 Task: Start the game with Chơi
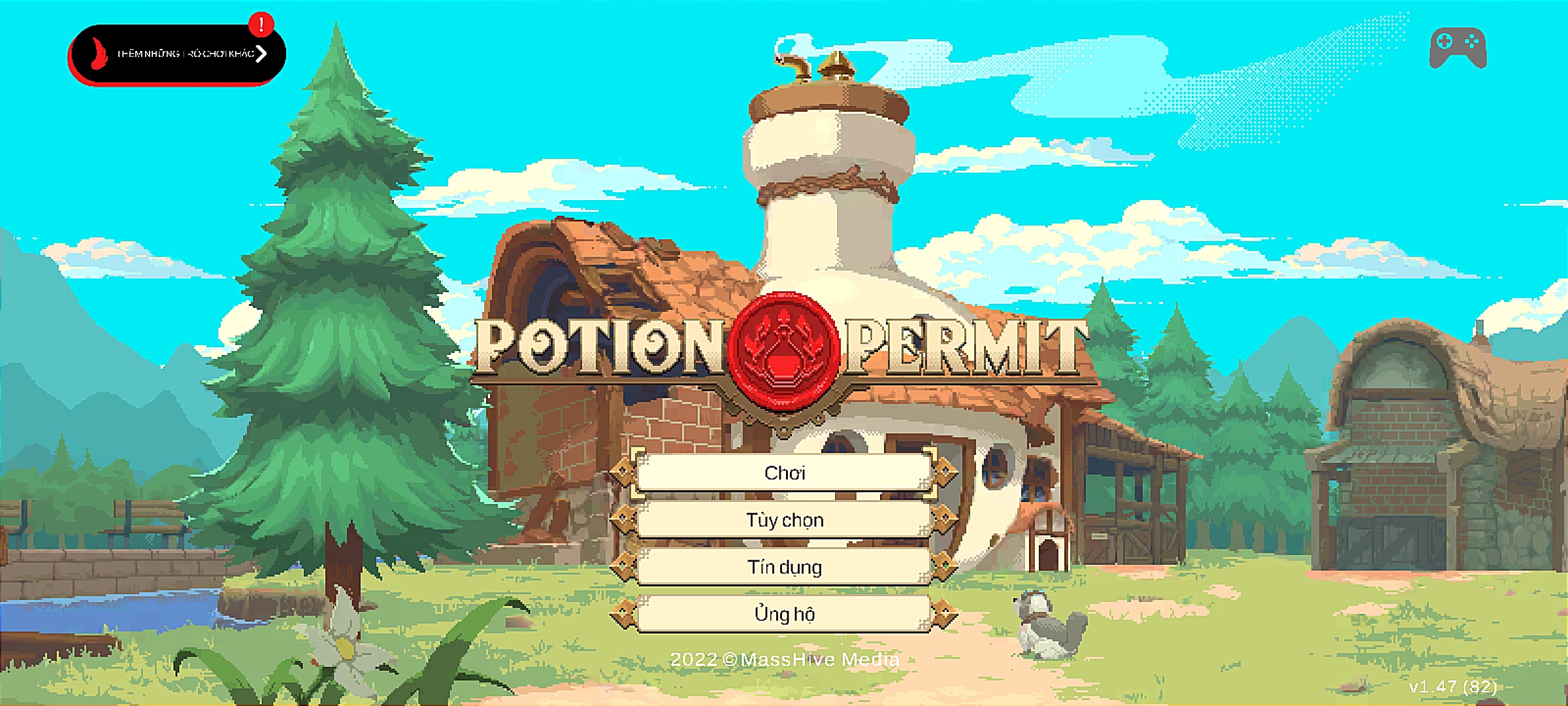point(784,473)
